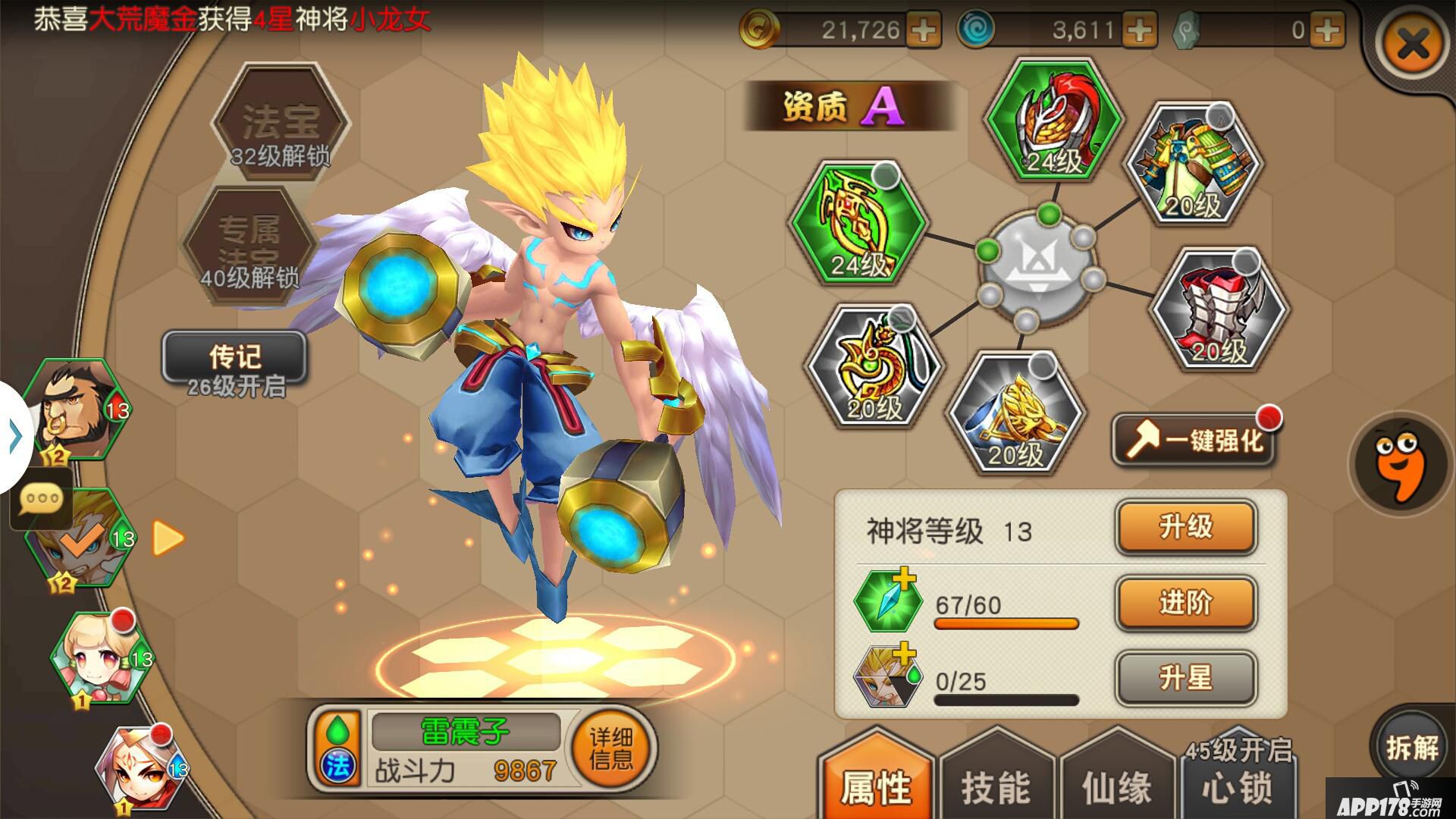This screenshot has height=819, width=1456.
Task: Switch to the 属性 attributes tab
Action: coord(876,785)
